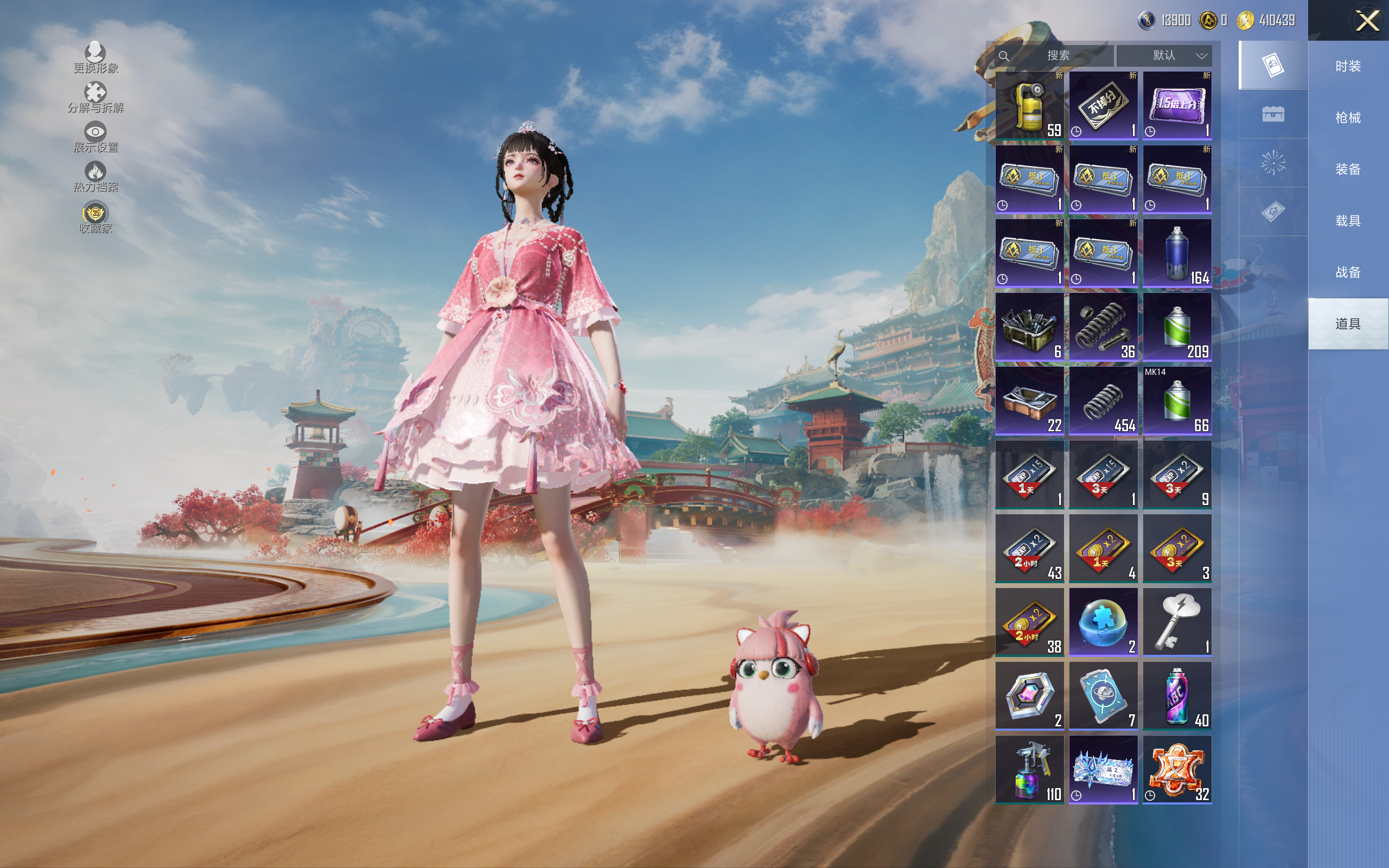
Task: Select the MK14 green spray can
Action: [1177, 401]
